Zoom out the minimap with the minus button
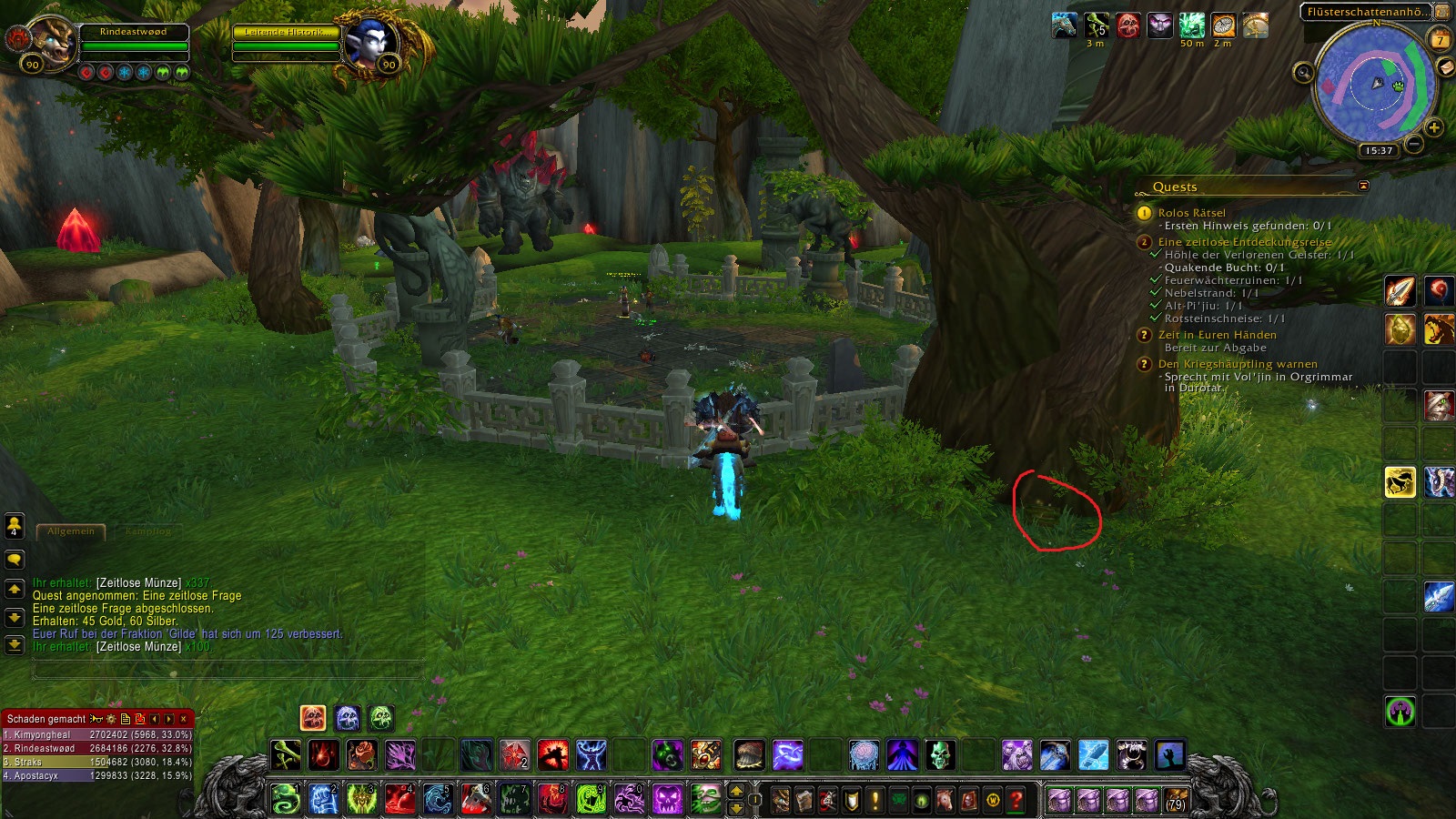 click(x=1414, y=144)
